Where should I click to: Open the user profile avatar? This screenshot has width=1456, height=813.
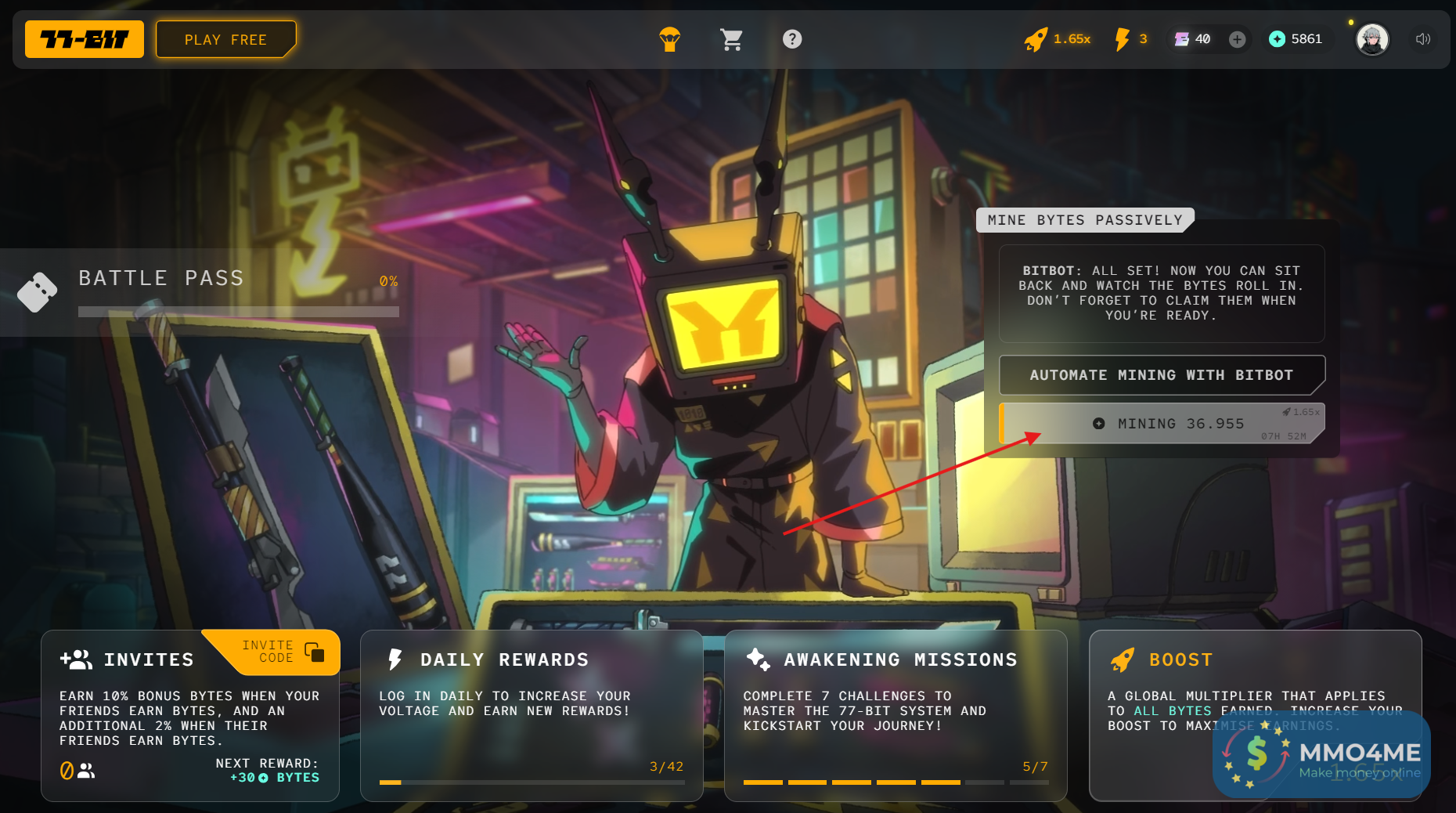point(1372,39)
